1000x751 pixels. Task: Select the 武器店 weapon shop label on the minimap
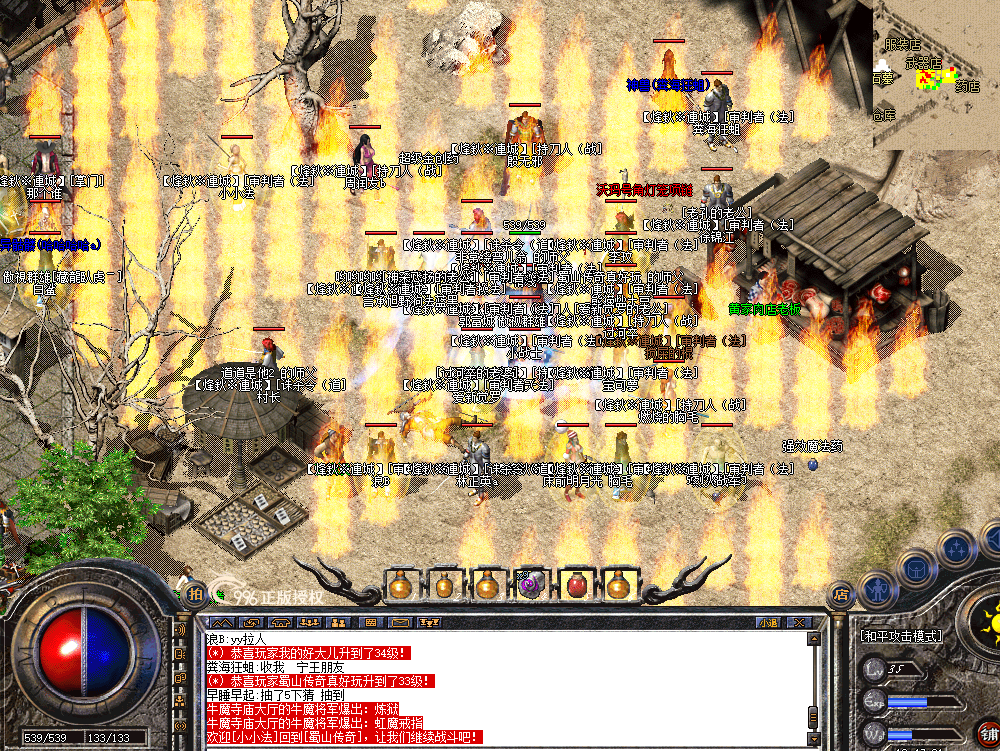click(923, 62)
